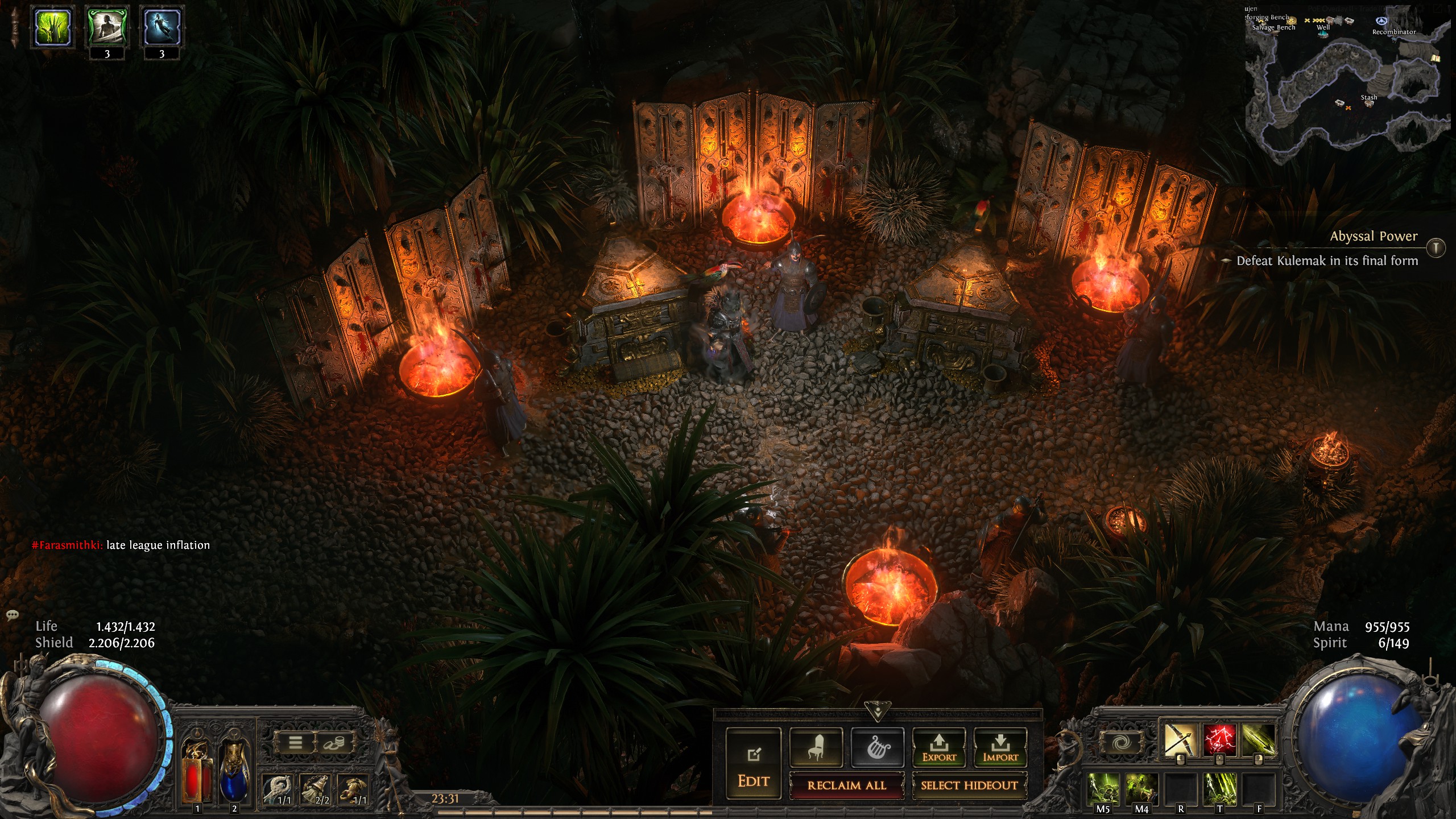
Task: Open the three-line menu button
Action: [x=295, y=742]
